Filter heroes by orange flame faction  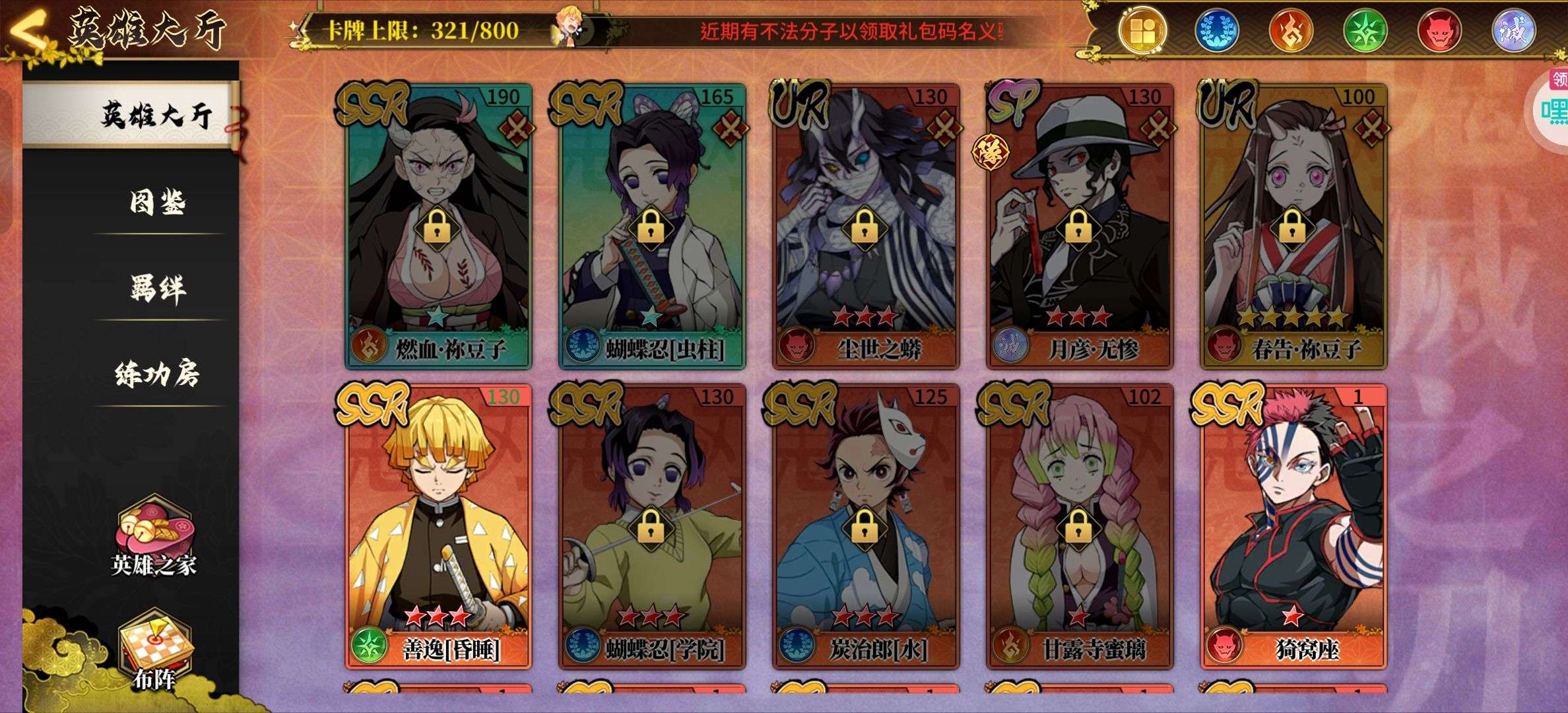point(1290,31)
